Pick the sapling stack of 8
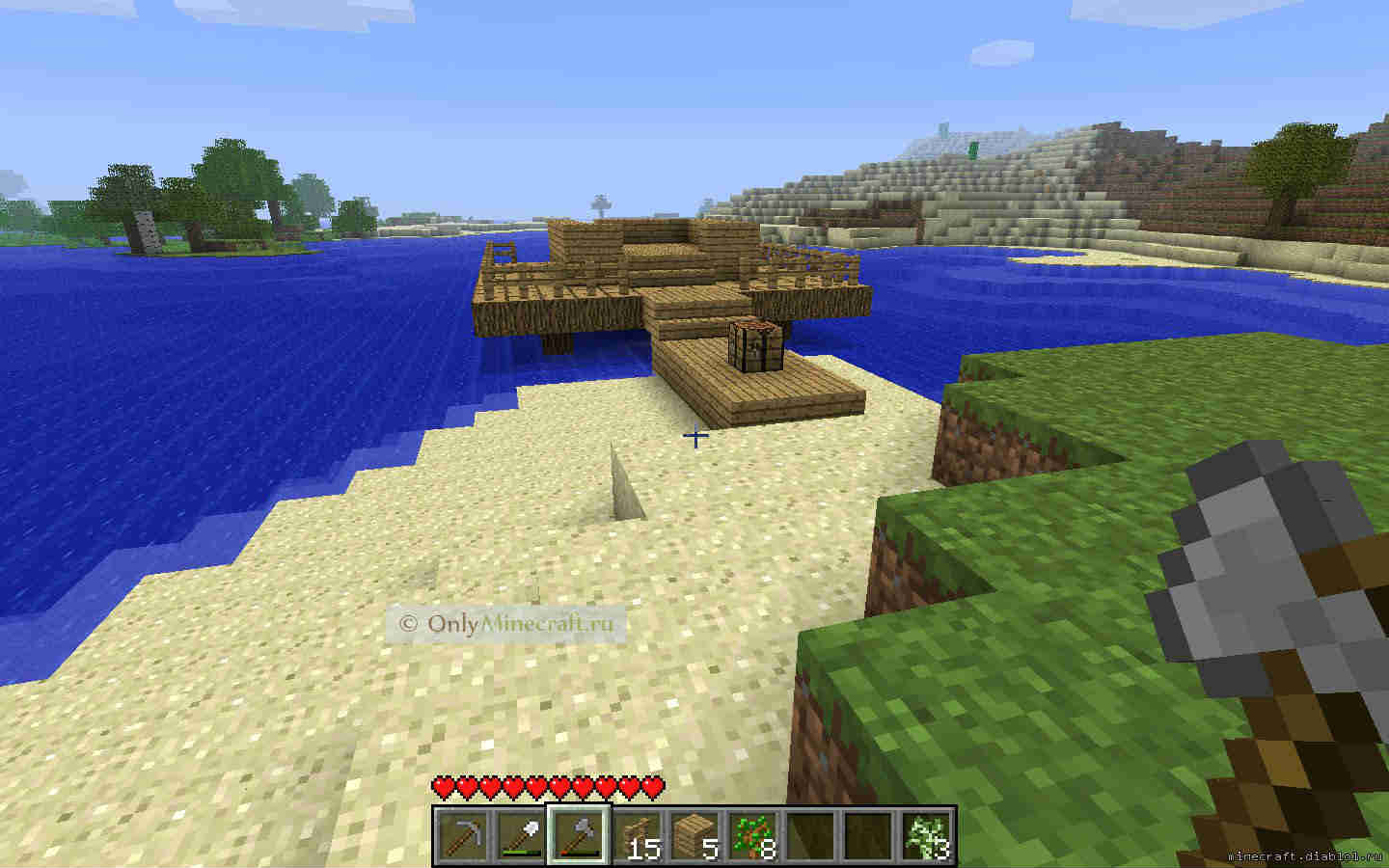 click(752, 833)
